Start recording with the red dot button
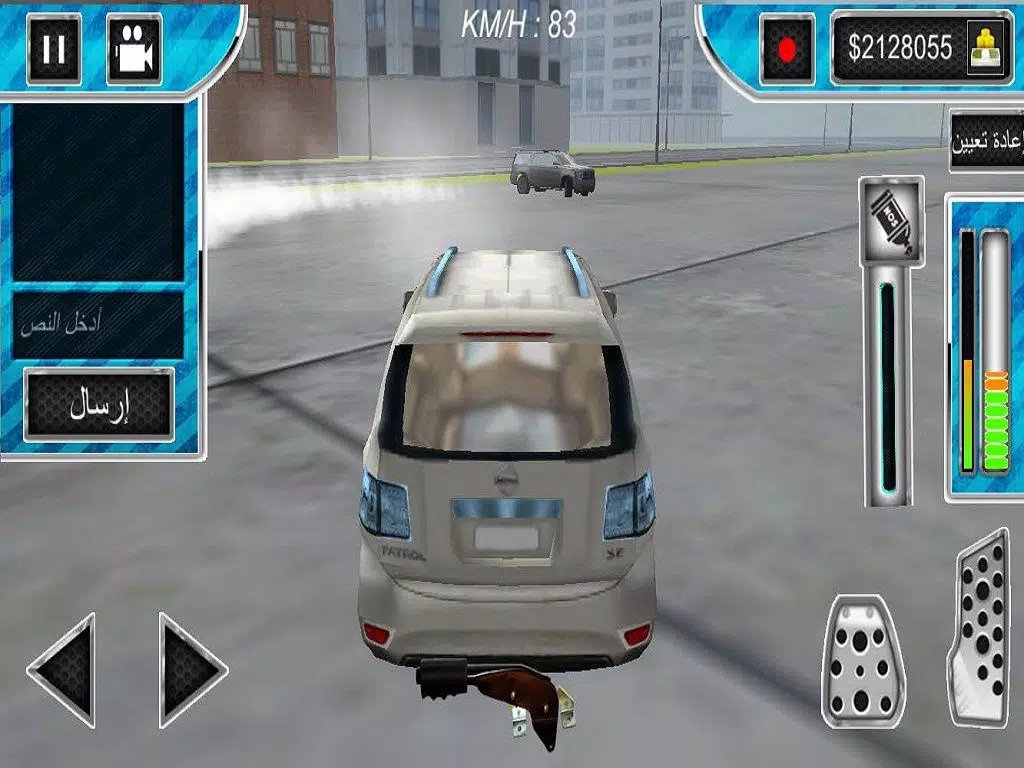This screenshot has height=768, width=1024. (x=787, y=48)
